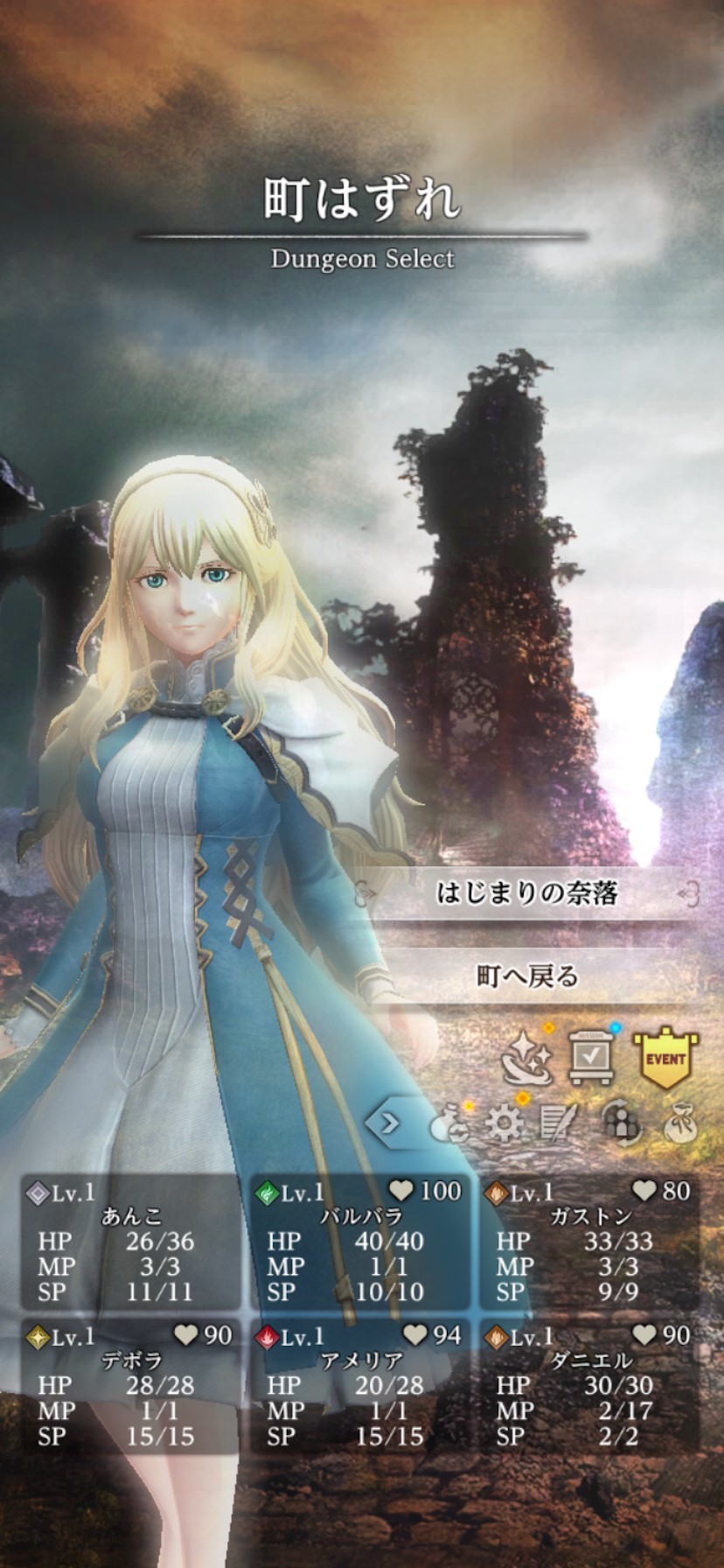Open the gear settings icon
Image resolution: width=724 pixels, height=1568 pixels.
pyautogui.click(x=505, y=1123)
